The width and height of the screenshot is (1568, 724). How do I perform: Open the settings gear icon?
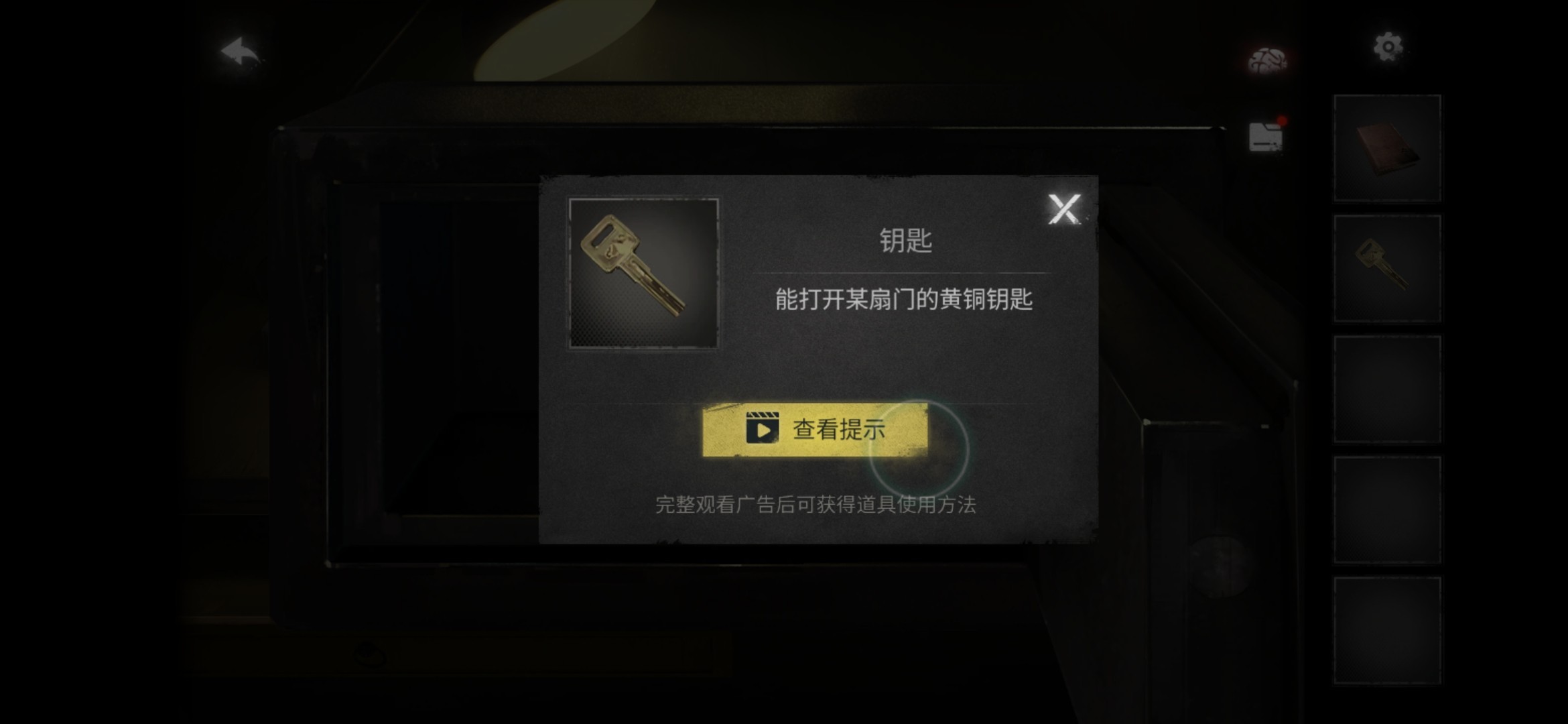point(1388,46)
